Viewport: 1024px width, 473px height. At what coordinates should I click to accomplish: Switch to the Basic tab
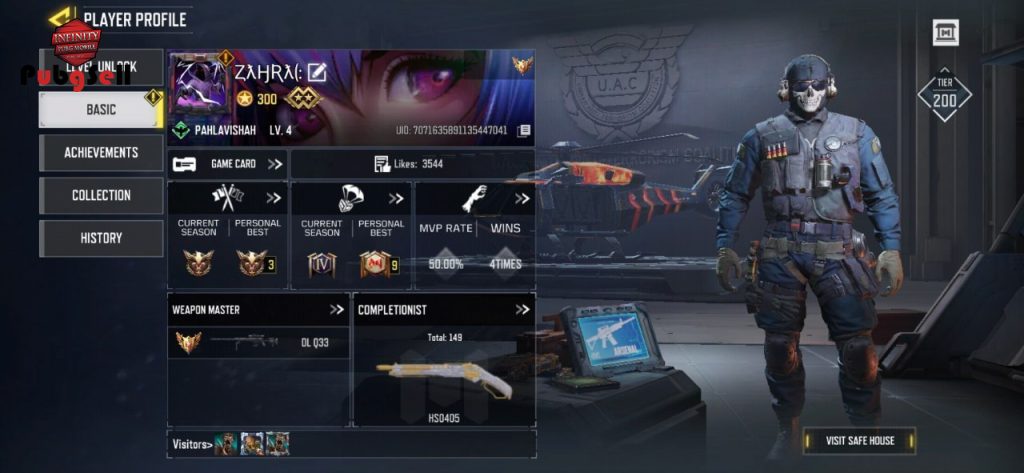click(100, 110)
